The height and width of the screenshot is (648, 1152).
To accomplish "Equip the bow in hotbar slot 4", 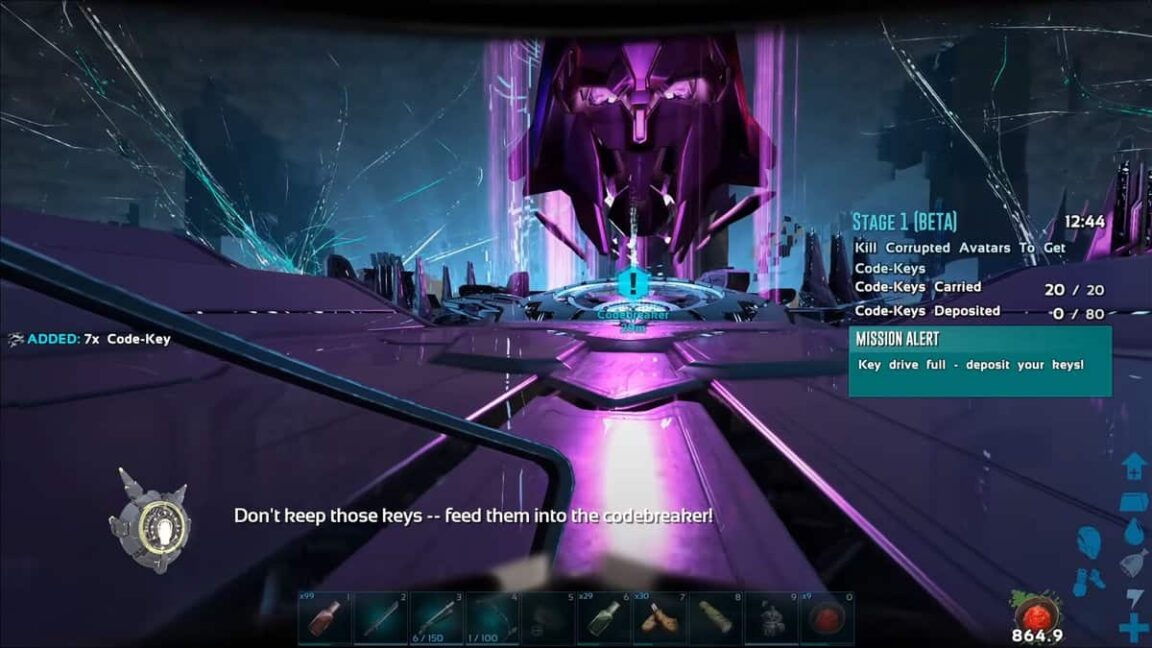I will (492, 619).
